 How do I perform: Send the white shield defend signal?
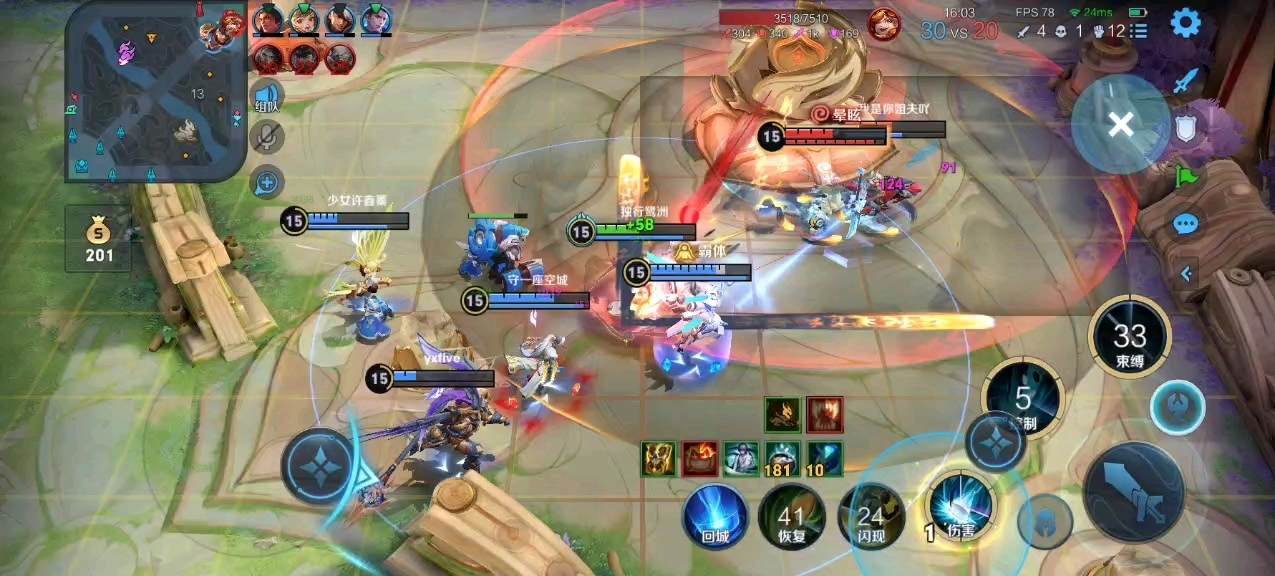[1185, 128]
